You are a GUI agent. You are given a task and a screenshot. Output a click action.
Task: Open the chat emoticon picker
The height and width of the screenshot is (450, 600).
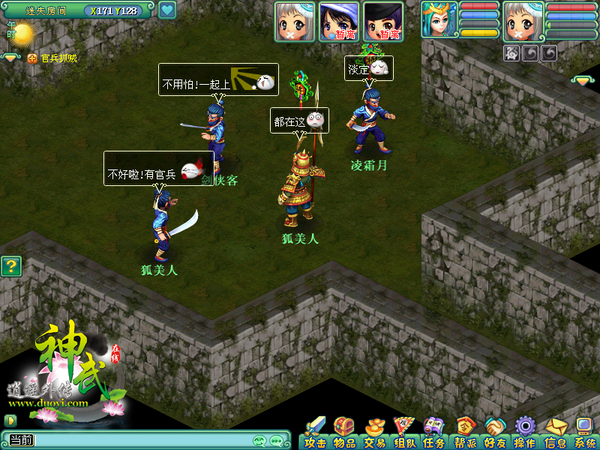coord(262,440)
